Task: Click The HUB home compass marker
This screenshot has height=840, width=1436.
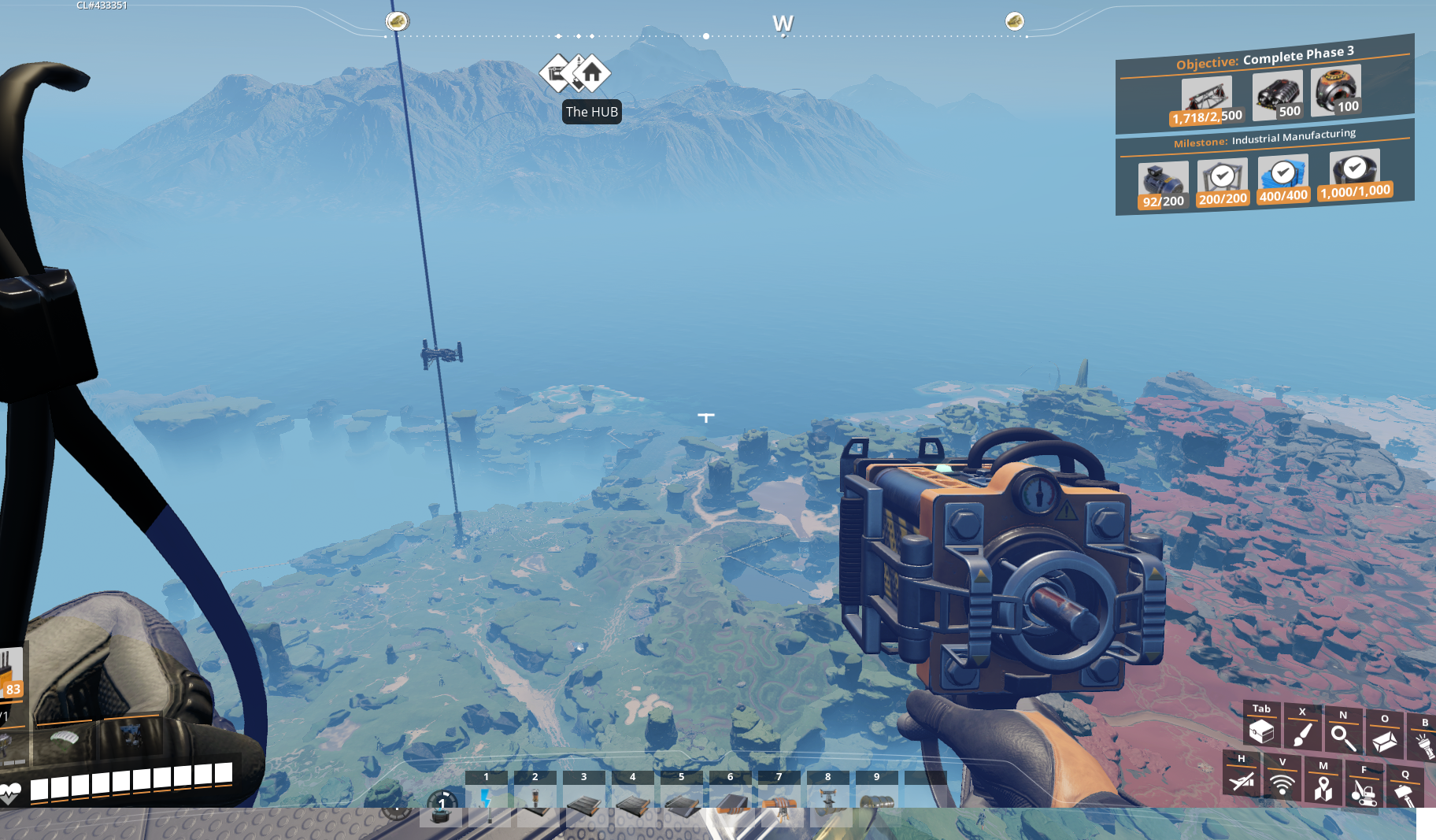Action: tap(592, 73)
